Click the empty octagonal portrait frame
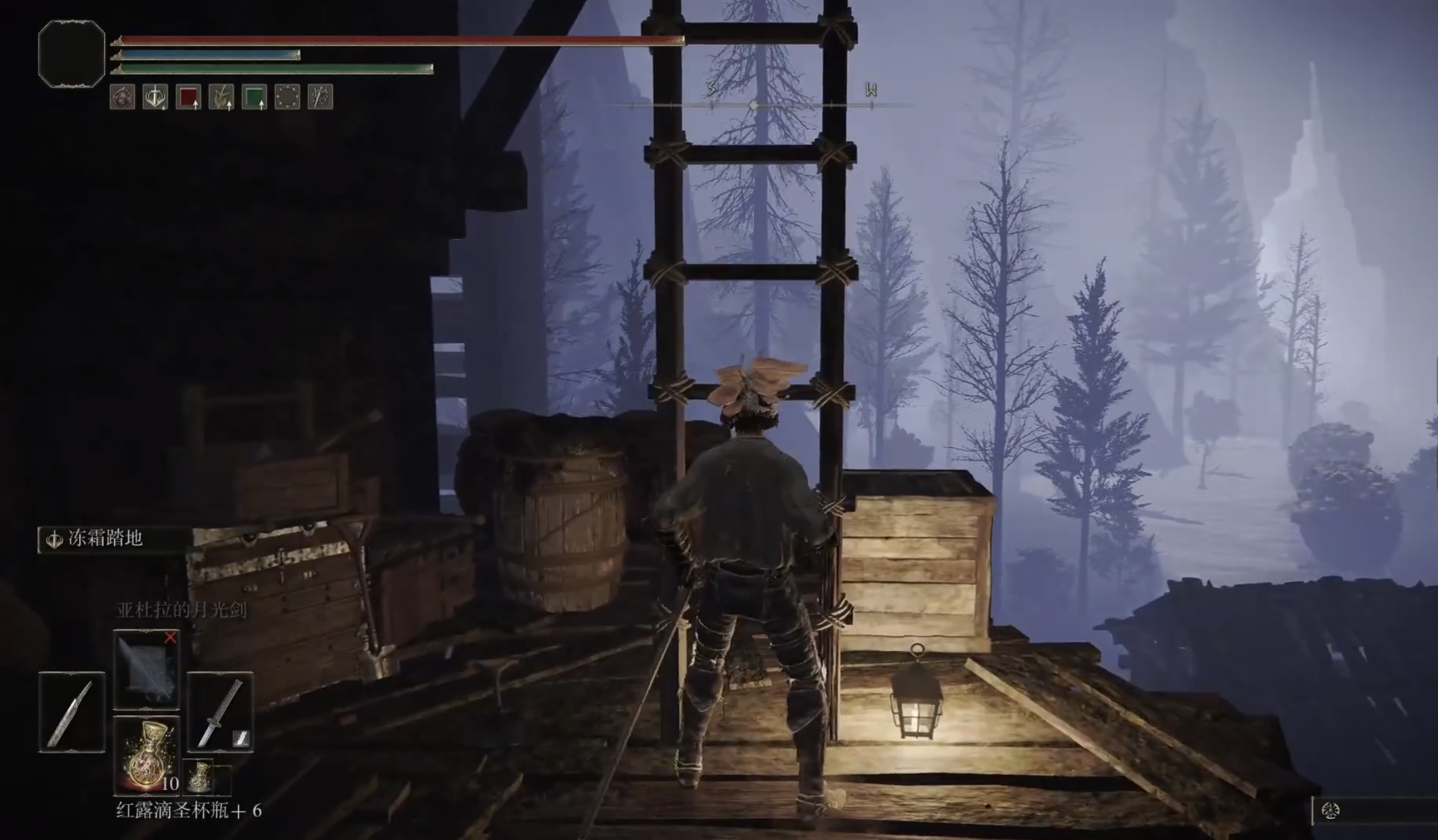 [x=72, y=54]
